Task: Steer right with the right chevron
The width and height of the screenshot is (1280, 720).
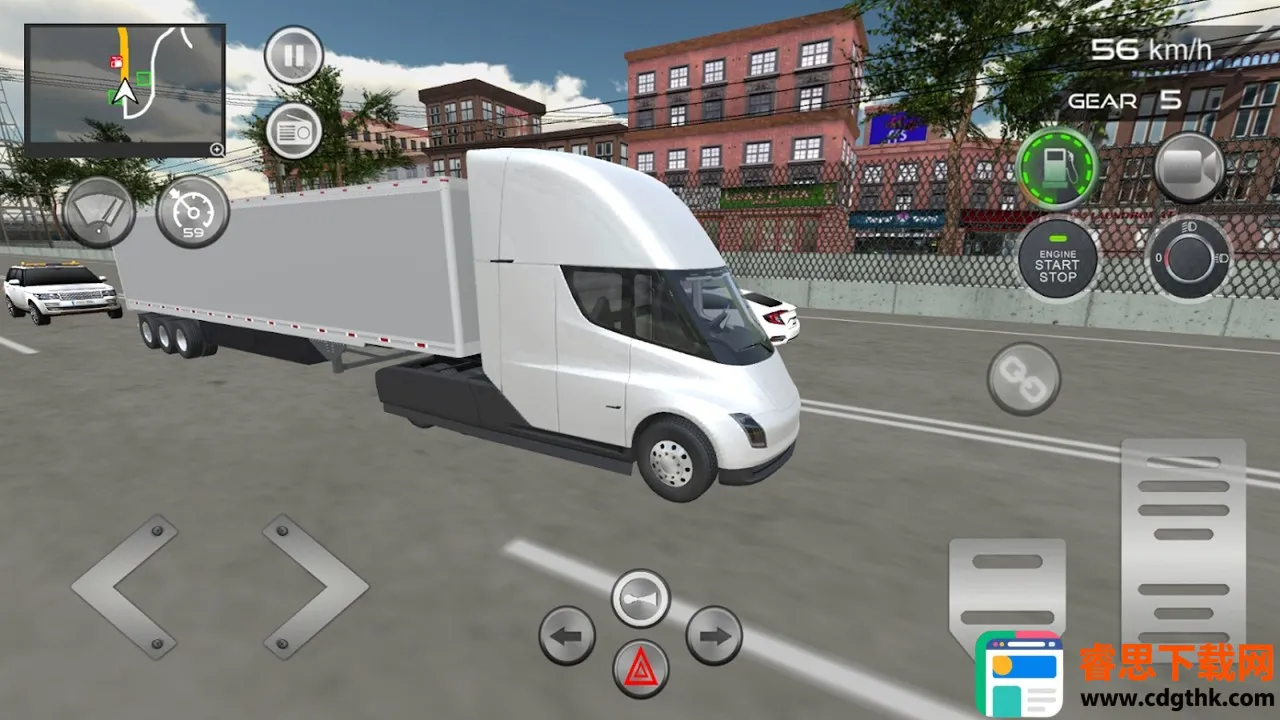Action: pos(314,586)
